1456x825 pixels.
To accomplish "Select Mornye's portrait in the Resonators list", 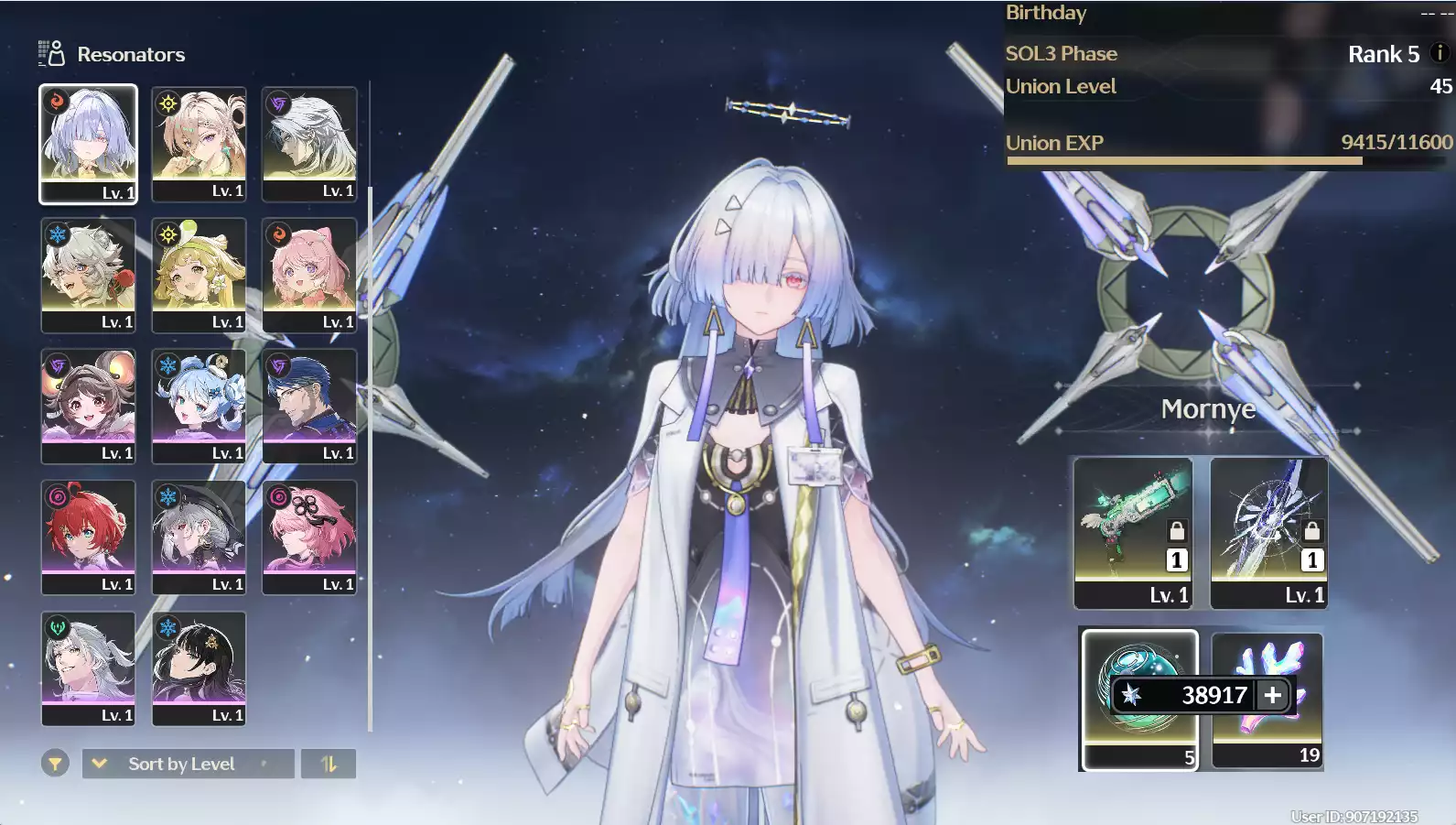I will coord(88,143).
